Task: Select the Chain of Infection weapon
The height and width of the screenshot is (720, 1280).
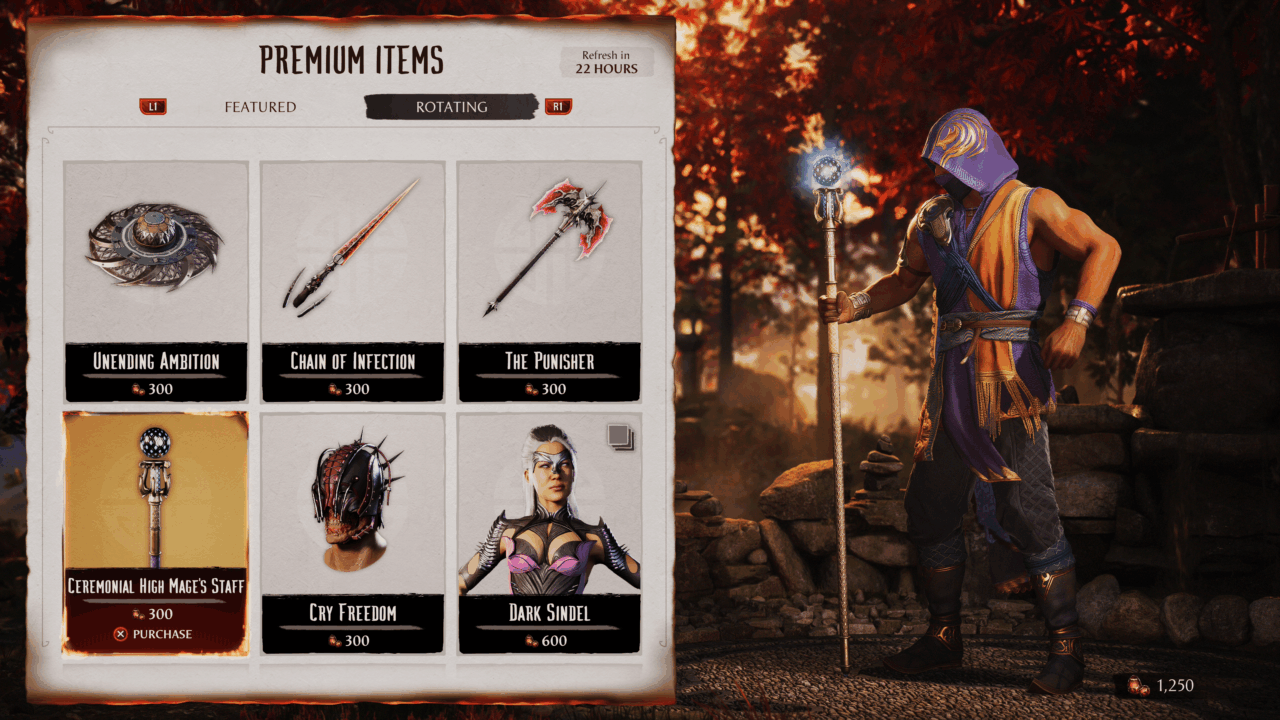Action: tap(353, 280)
